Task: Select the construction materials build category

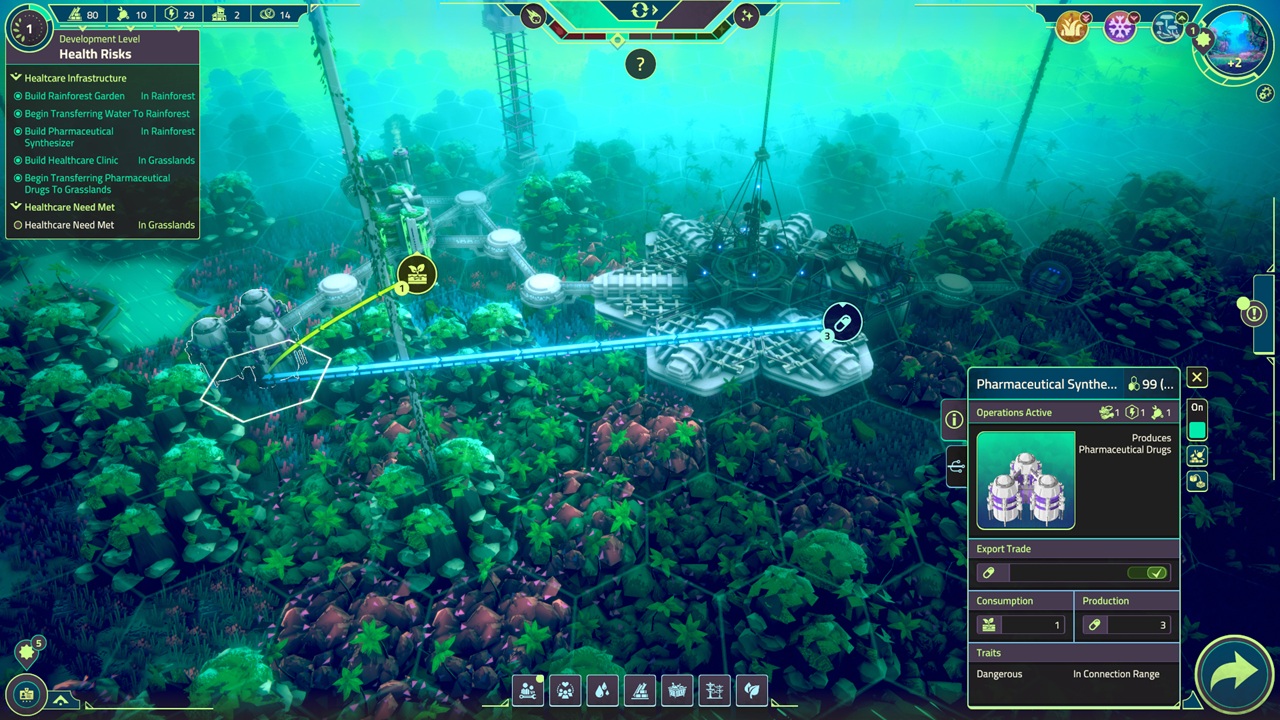Action: click(x=639, y=690)
